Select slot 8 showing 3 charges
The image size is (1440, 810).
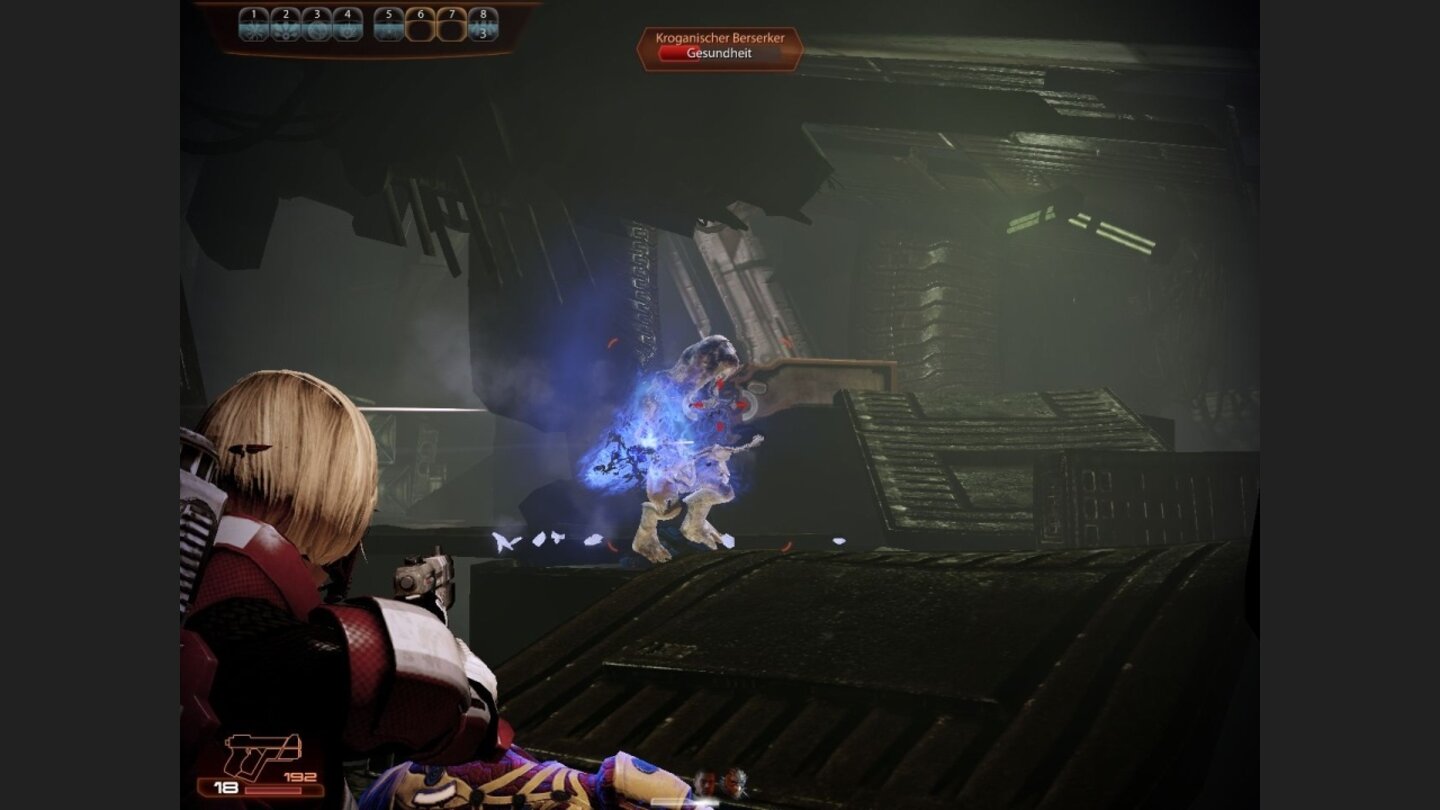point(483,25)
